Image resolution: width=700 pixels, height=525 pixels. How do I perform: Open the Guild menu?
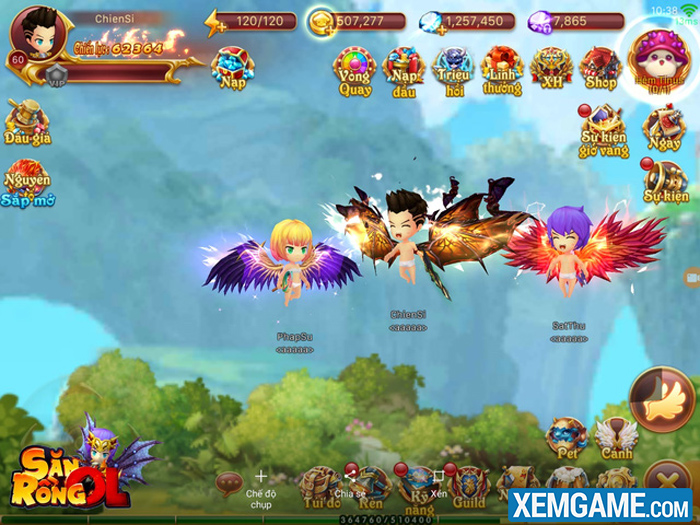click(x=468, y=485)
